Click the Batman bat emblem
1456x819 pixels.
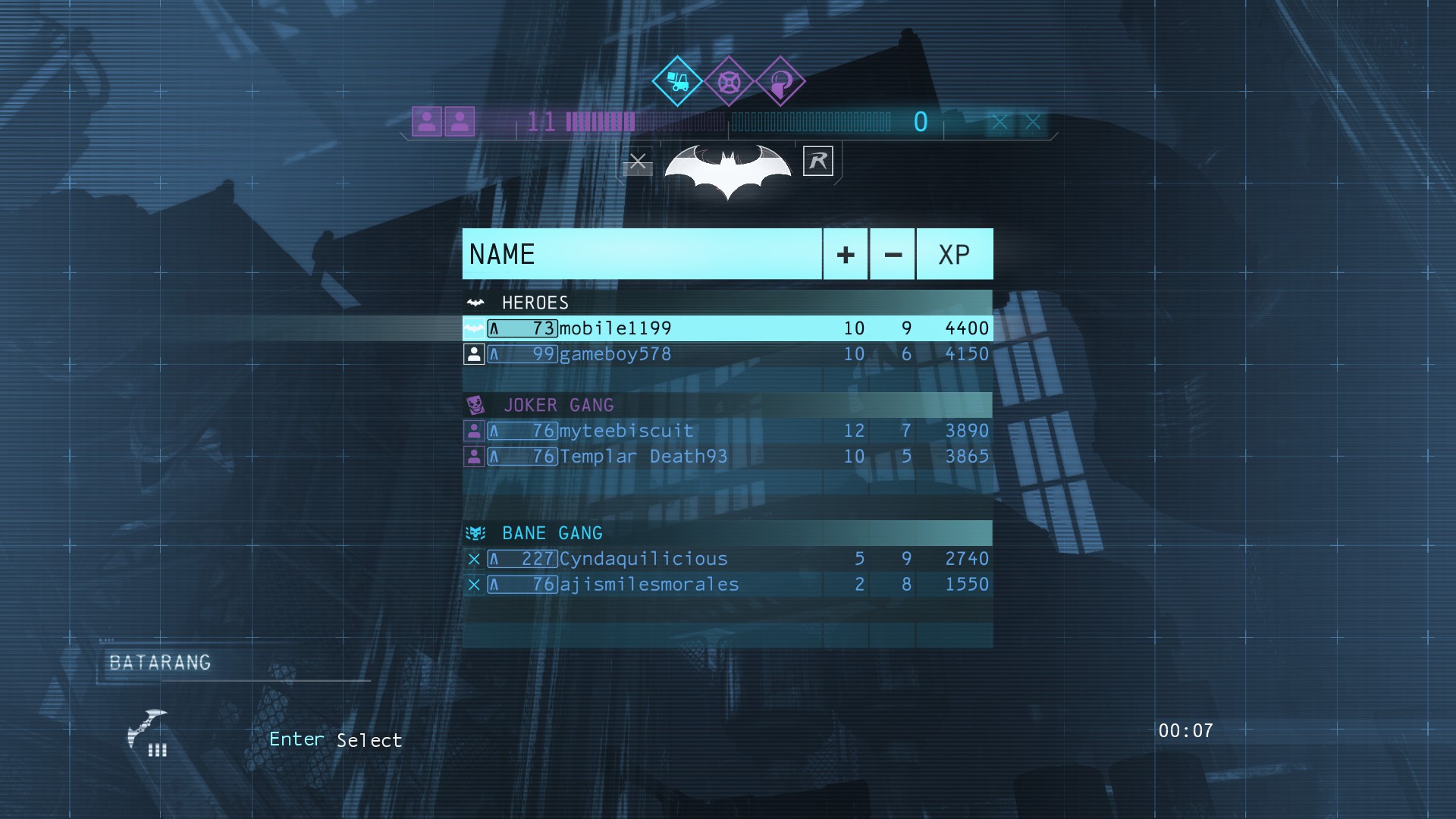point(727,169)
